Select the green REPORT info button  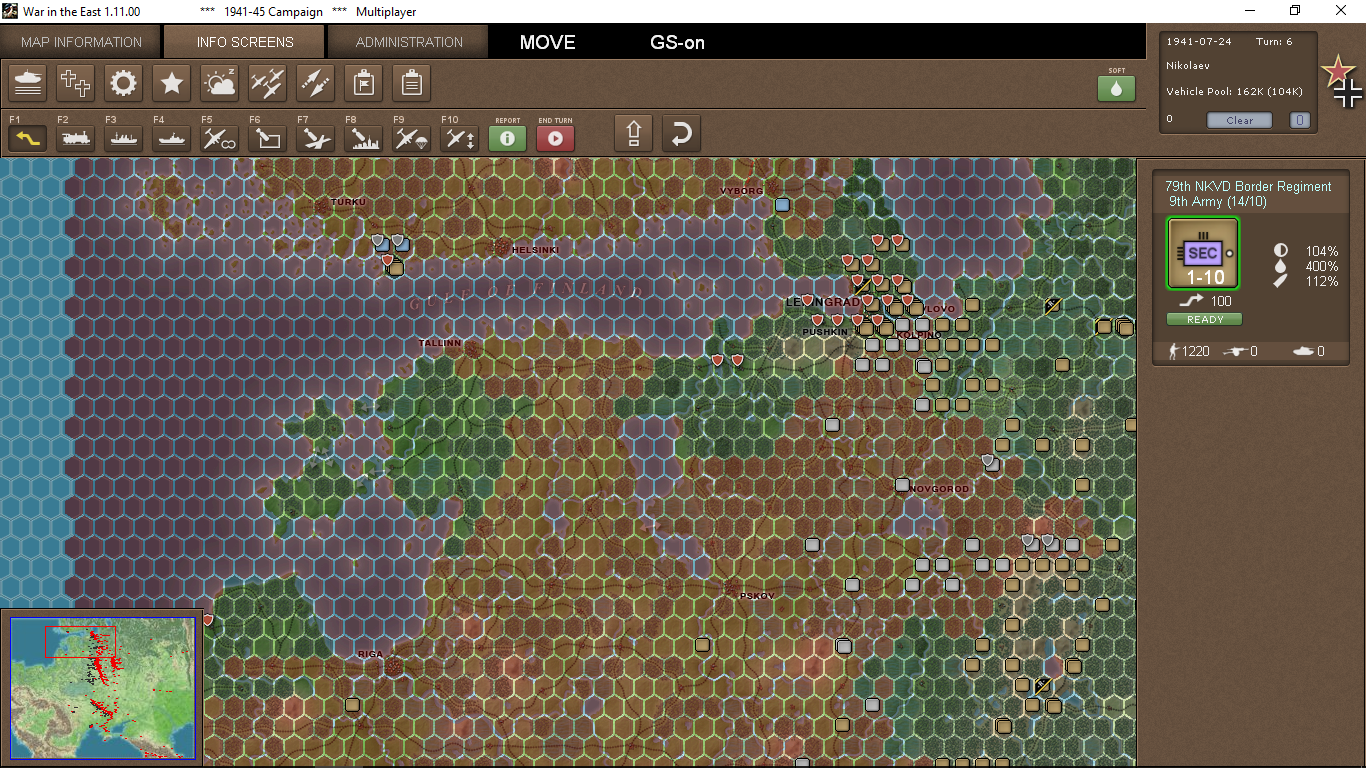click(x=507, y=138)
